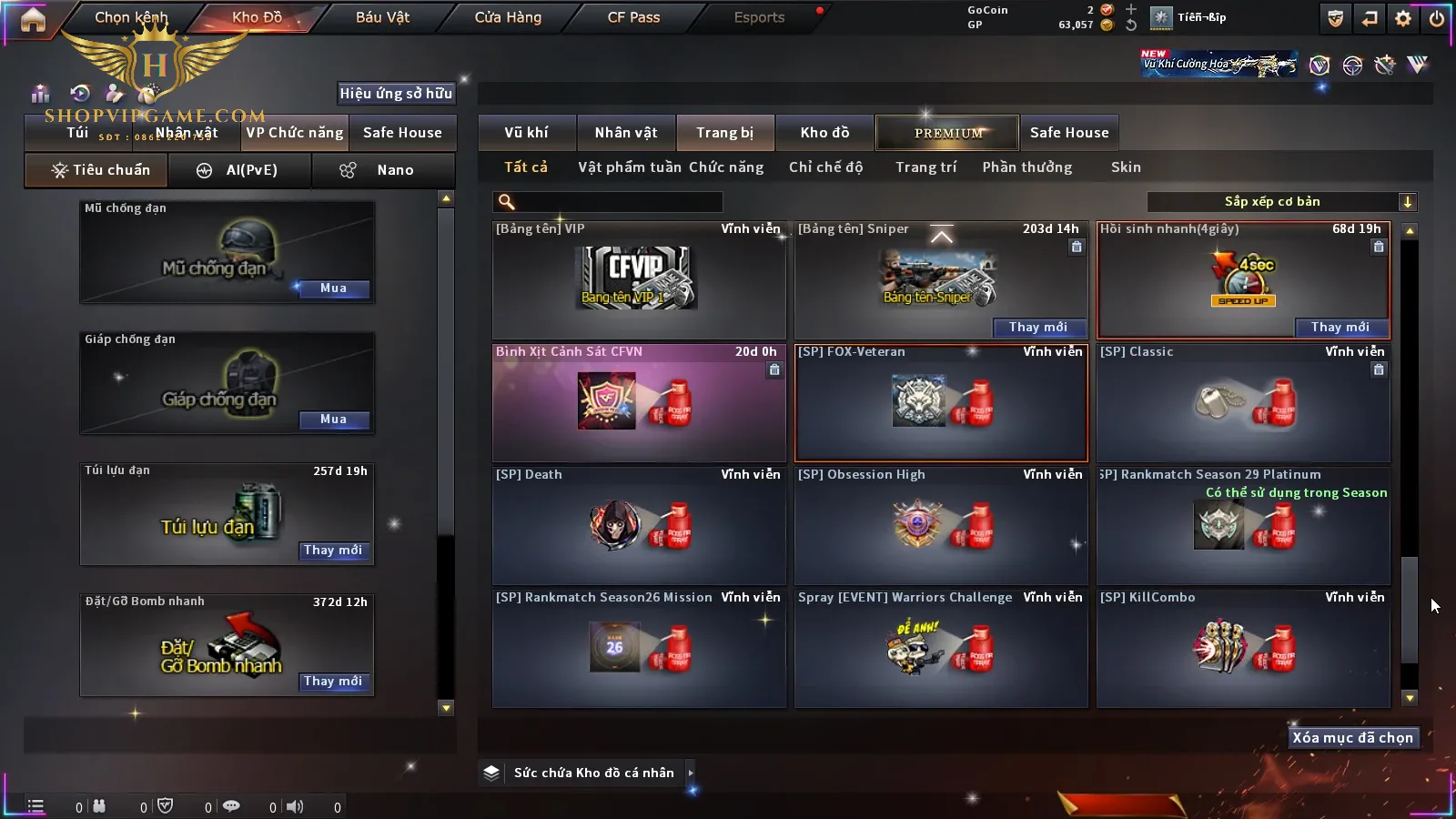Choose the Skin sub-category
The height and width of the screenshot is (819, 1456).
[x=1126, y=167]
